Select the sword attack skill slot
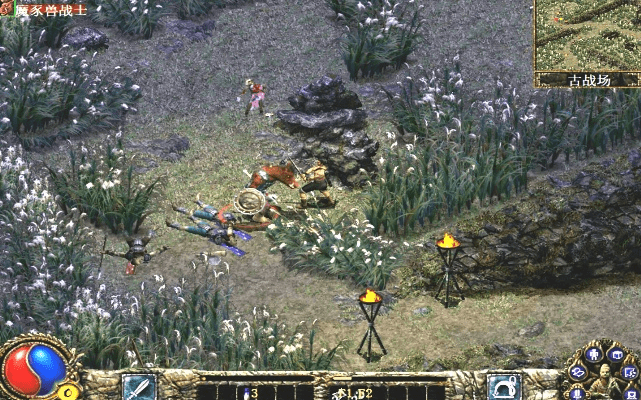Screen dimensions: 641x400 (x=138, y=387)
